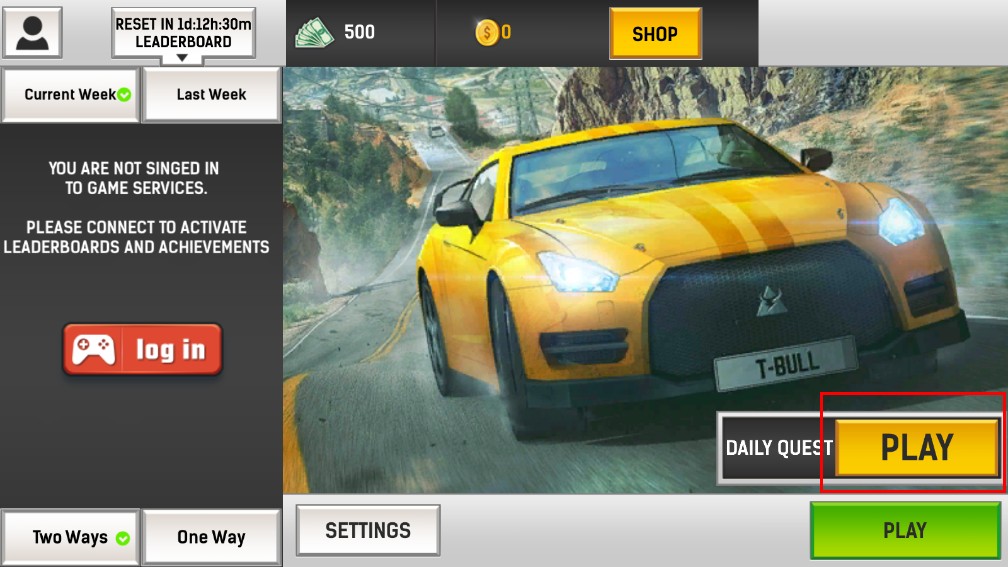Show Last Week leaderboard
Screen dimensions: 1008x567
click(x=211, y=95)
